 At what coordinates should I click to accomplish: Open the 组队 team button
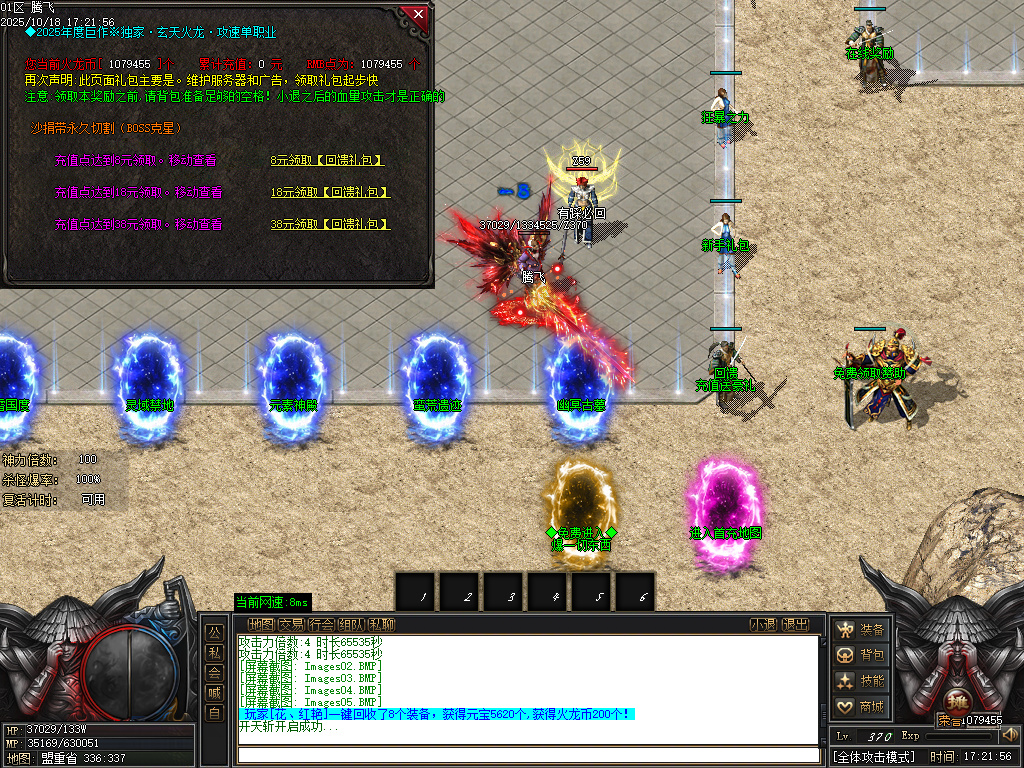[x=351, y=625]
